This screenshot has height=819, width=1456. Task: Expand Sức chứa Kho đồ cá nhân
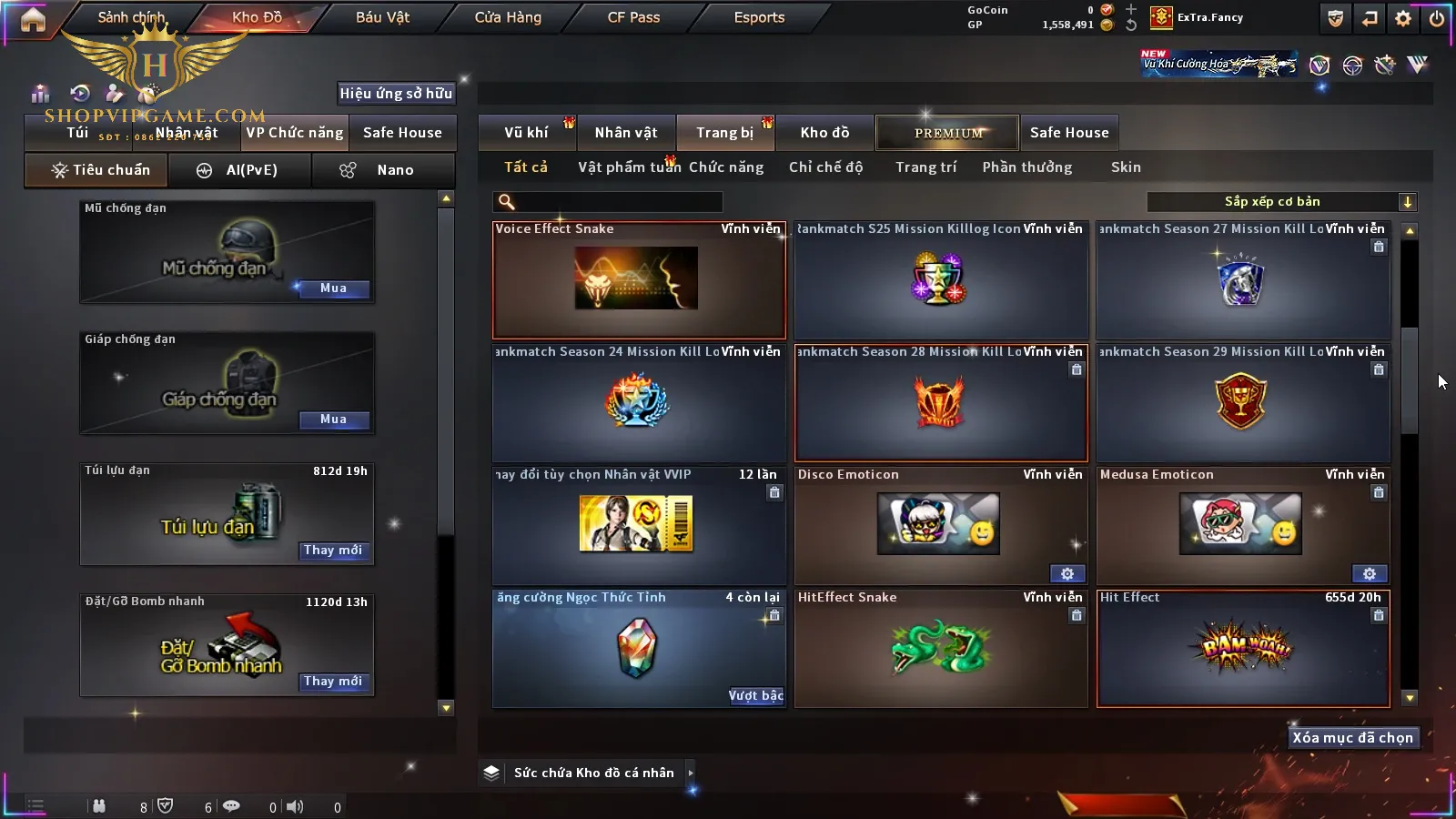[691, 773]
